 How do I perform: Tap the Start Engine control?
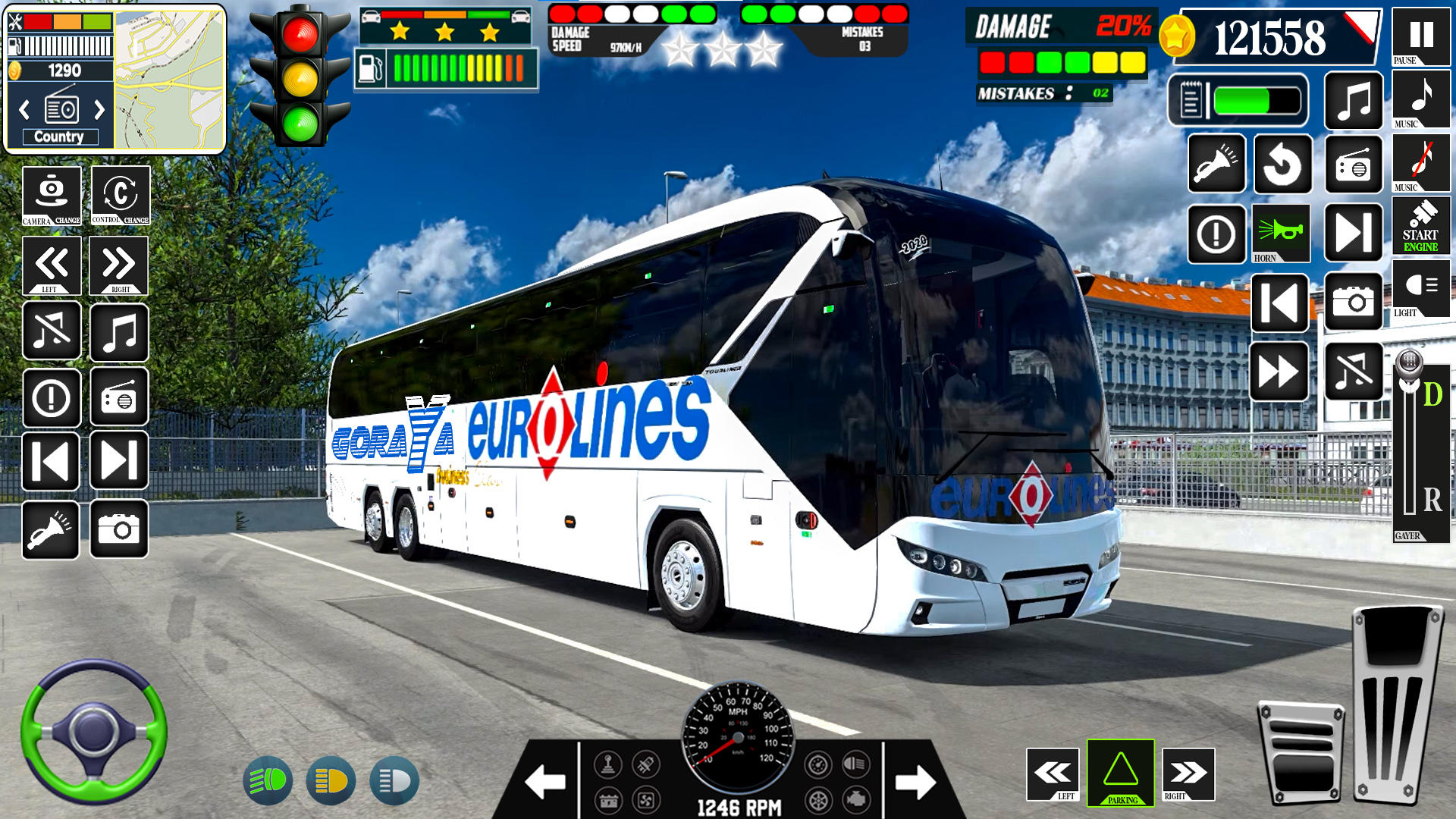point(1422,225)
